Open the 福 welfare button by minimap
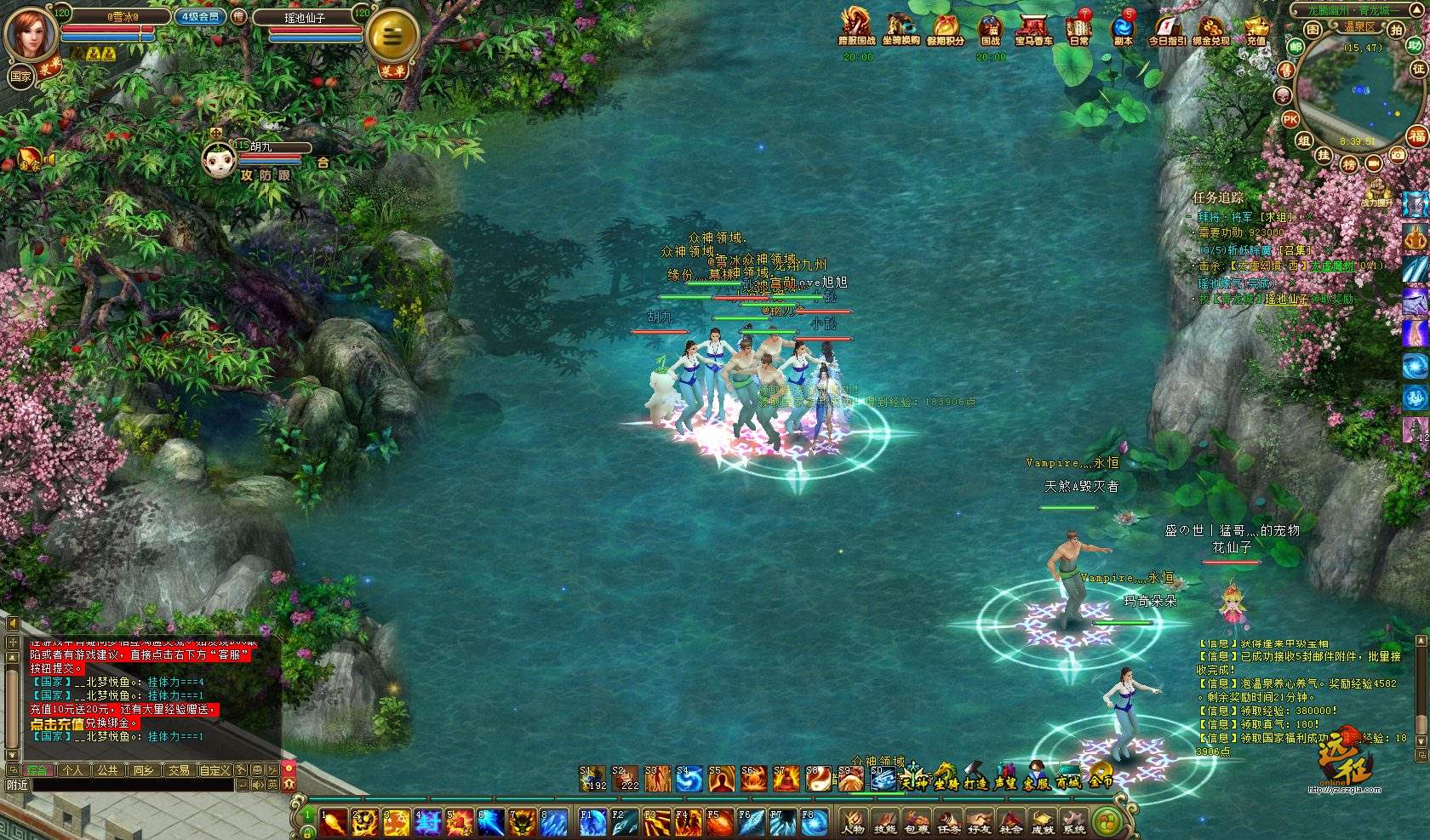 point(1416,135)
